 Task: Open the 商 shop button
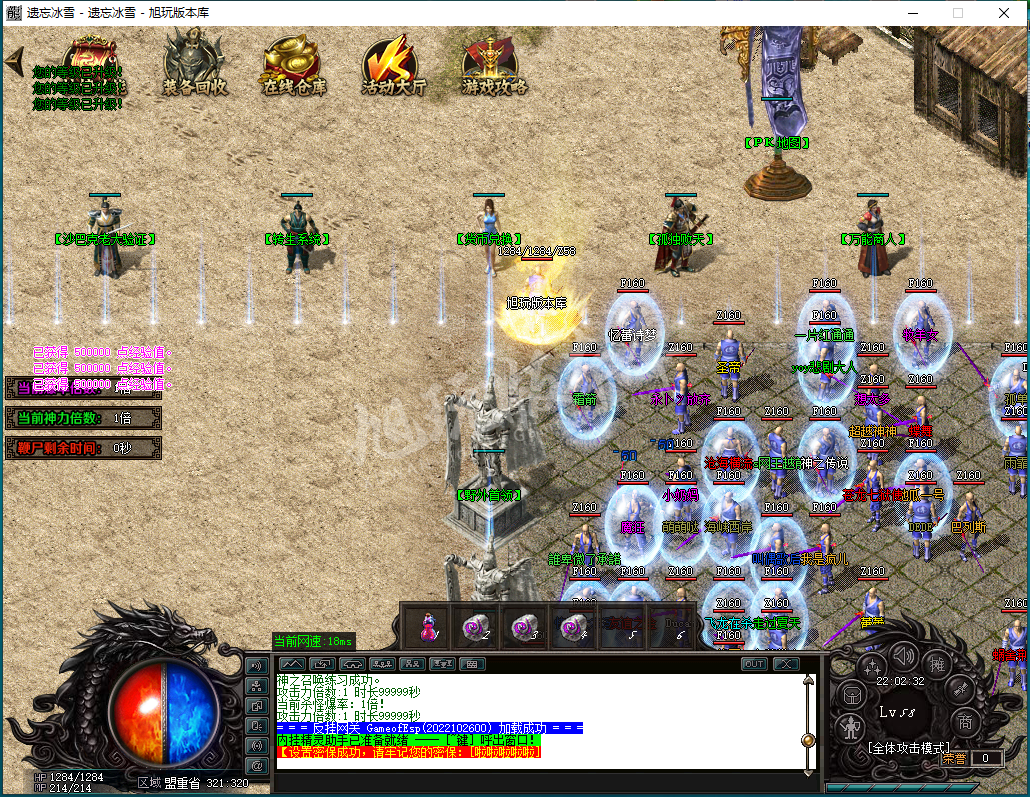coord(965,722)
